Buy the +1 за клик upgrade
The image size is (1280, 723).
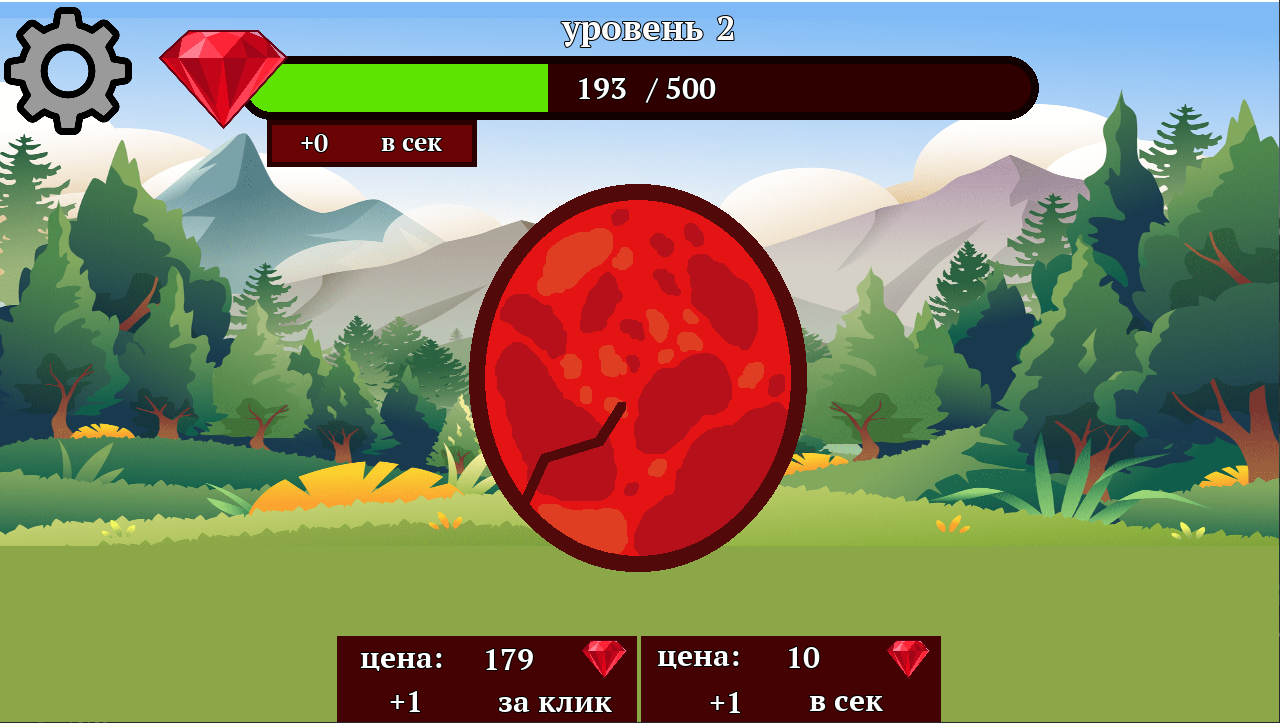point(485,680)
